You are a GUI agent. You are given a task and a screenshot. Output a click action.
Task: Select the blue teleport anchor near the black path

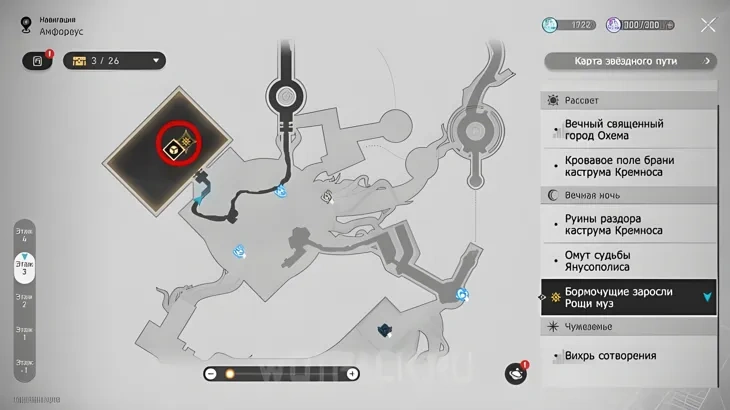point(285,187)
